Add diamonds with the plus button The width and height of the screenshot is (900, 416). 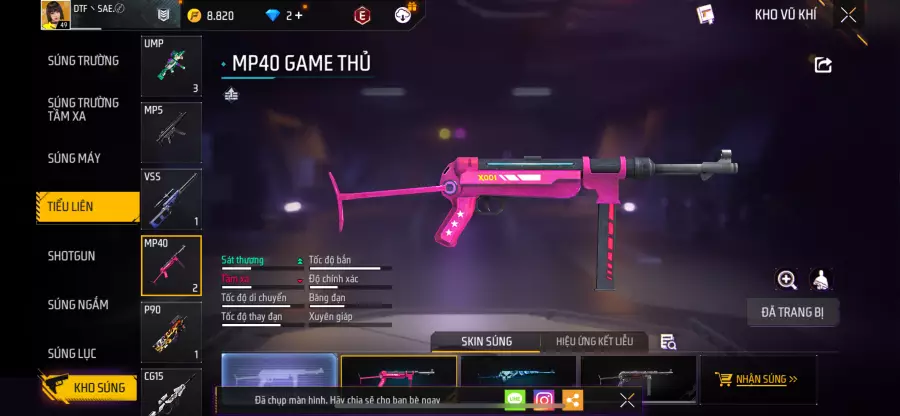coord(298,15)
